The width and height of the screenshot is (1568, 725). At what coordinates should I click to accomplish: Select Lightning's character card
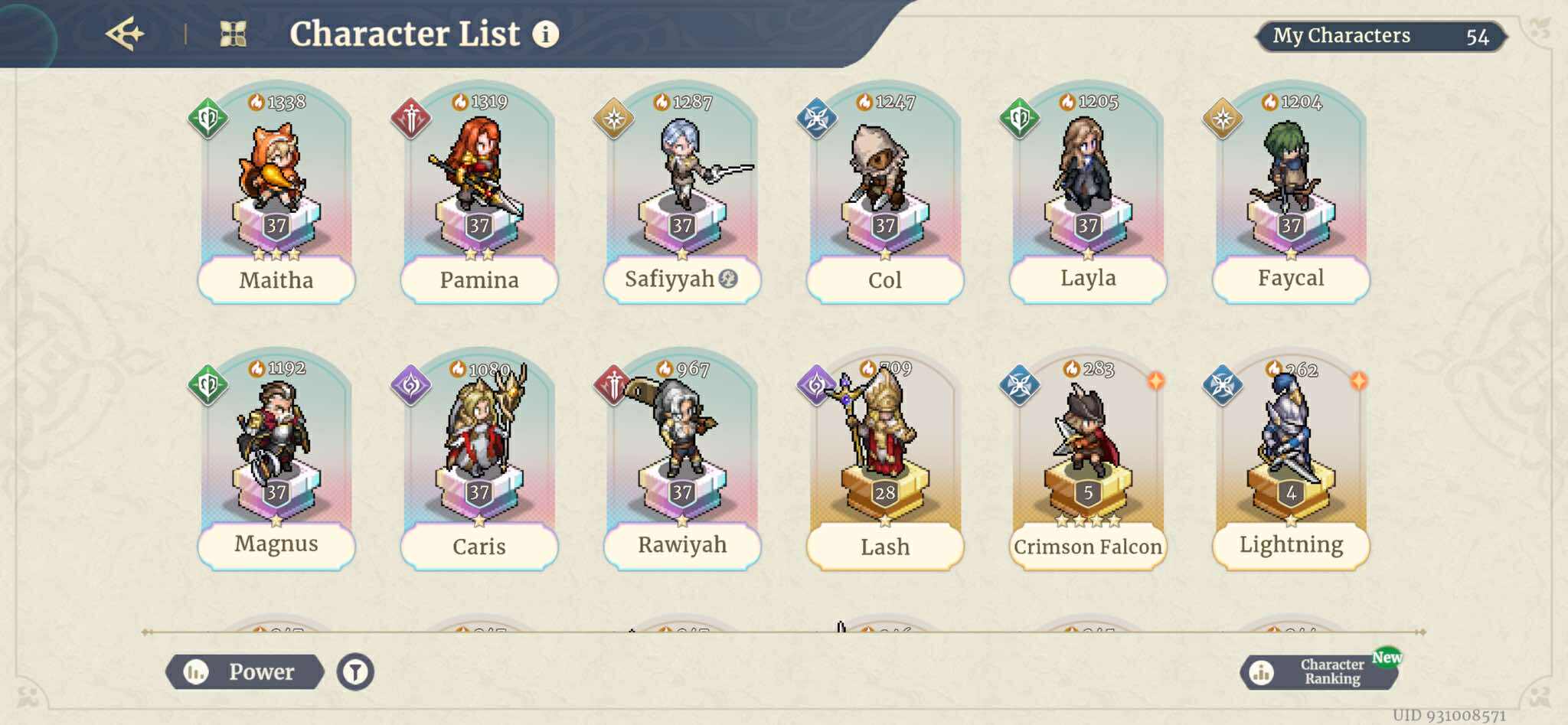pyautogui.click(x=1290, y=459)
